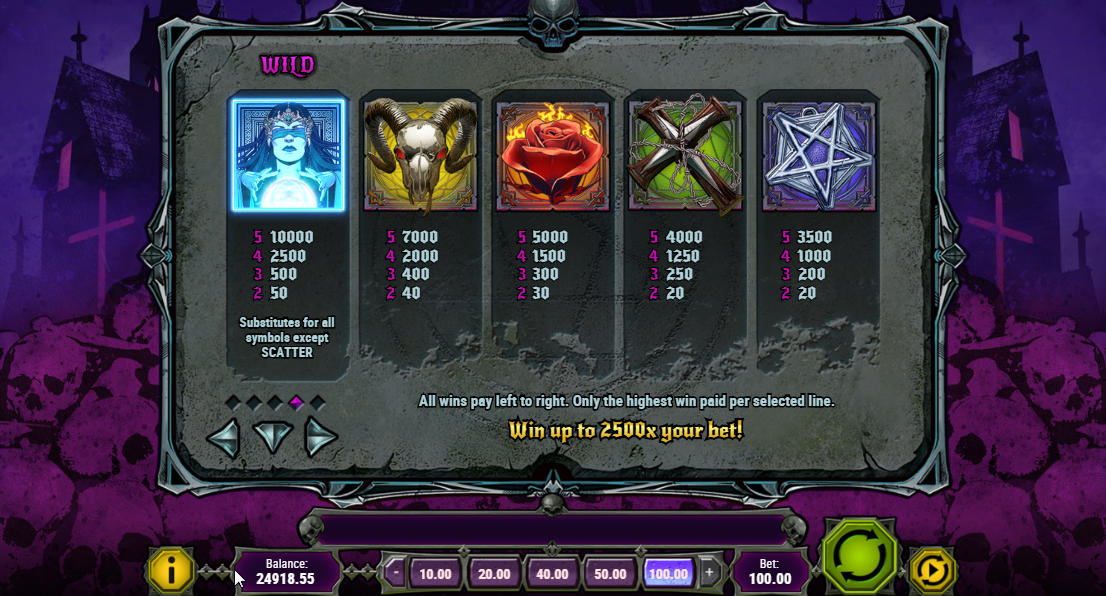Select the 10.00 bet amount

(x=435, y=574)
